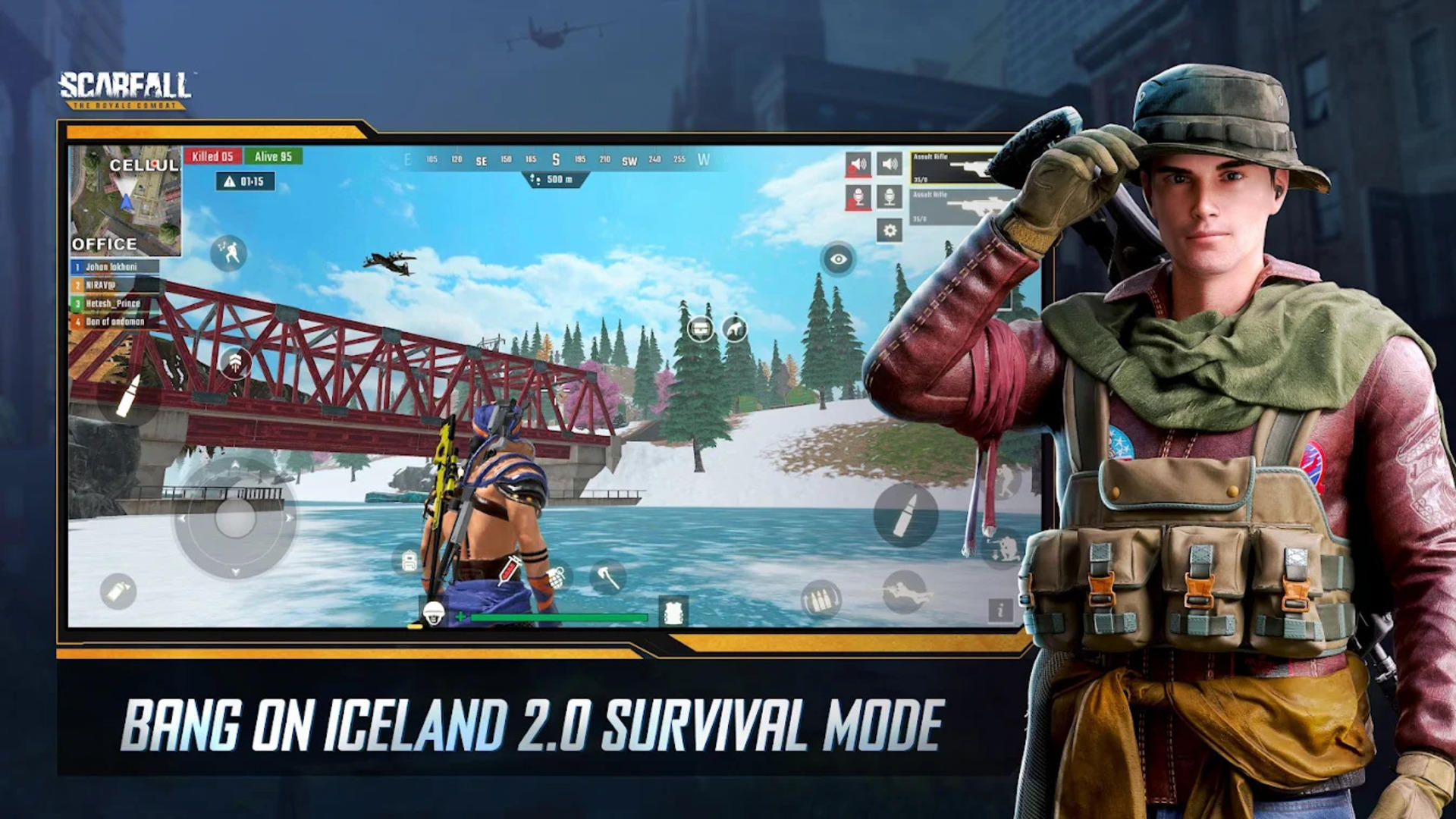This screenshot has height=819, width=1456.
Task: Select the grenade throw icon
Action: (557, 576)
